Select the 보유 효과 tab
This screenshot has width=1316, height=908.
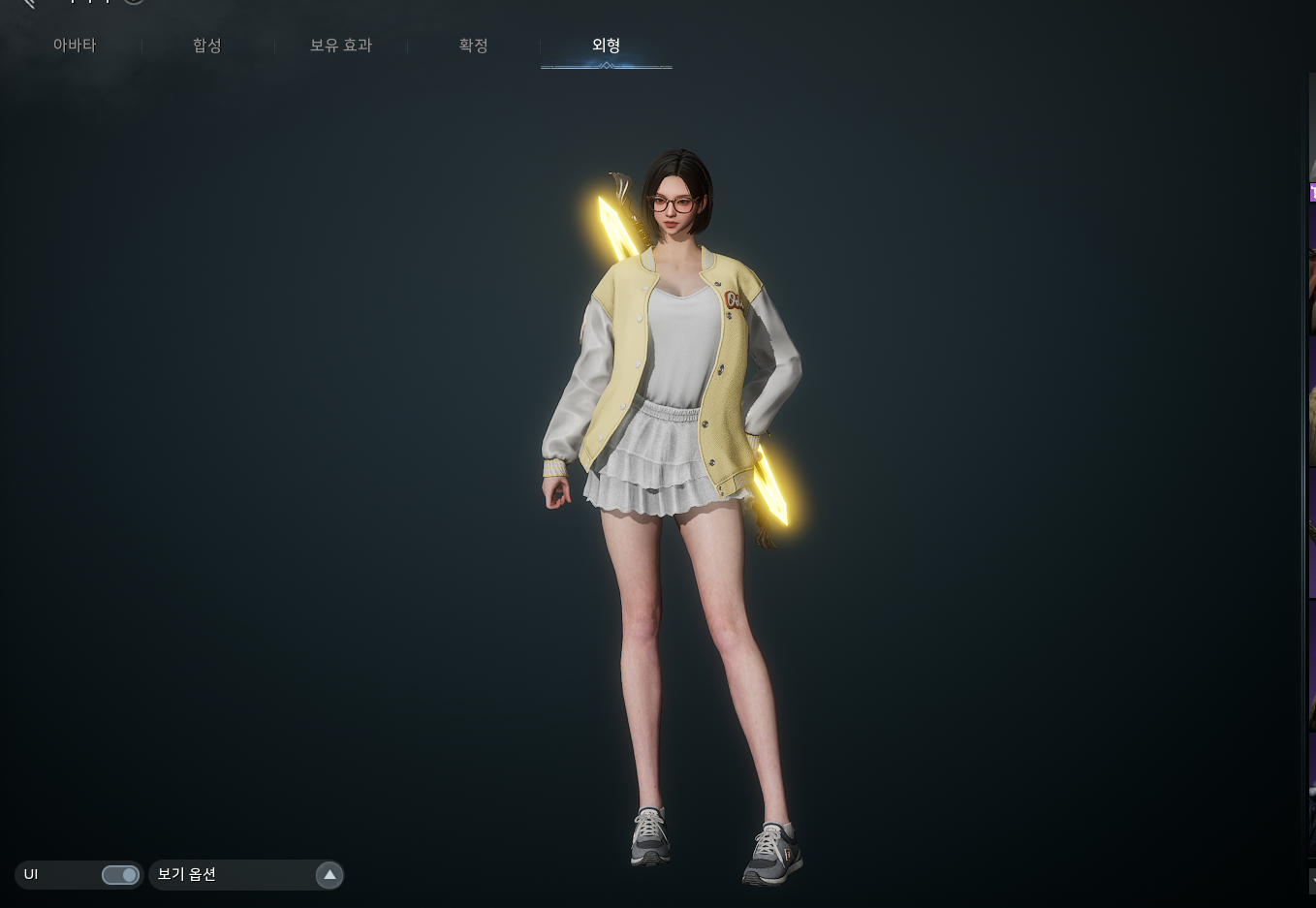point(341,46)
